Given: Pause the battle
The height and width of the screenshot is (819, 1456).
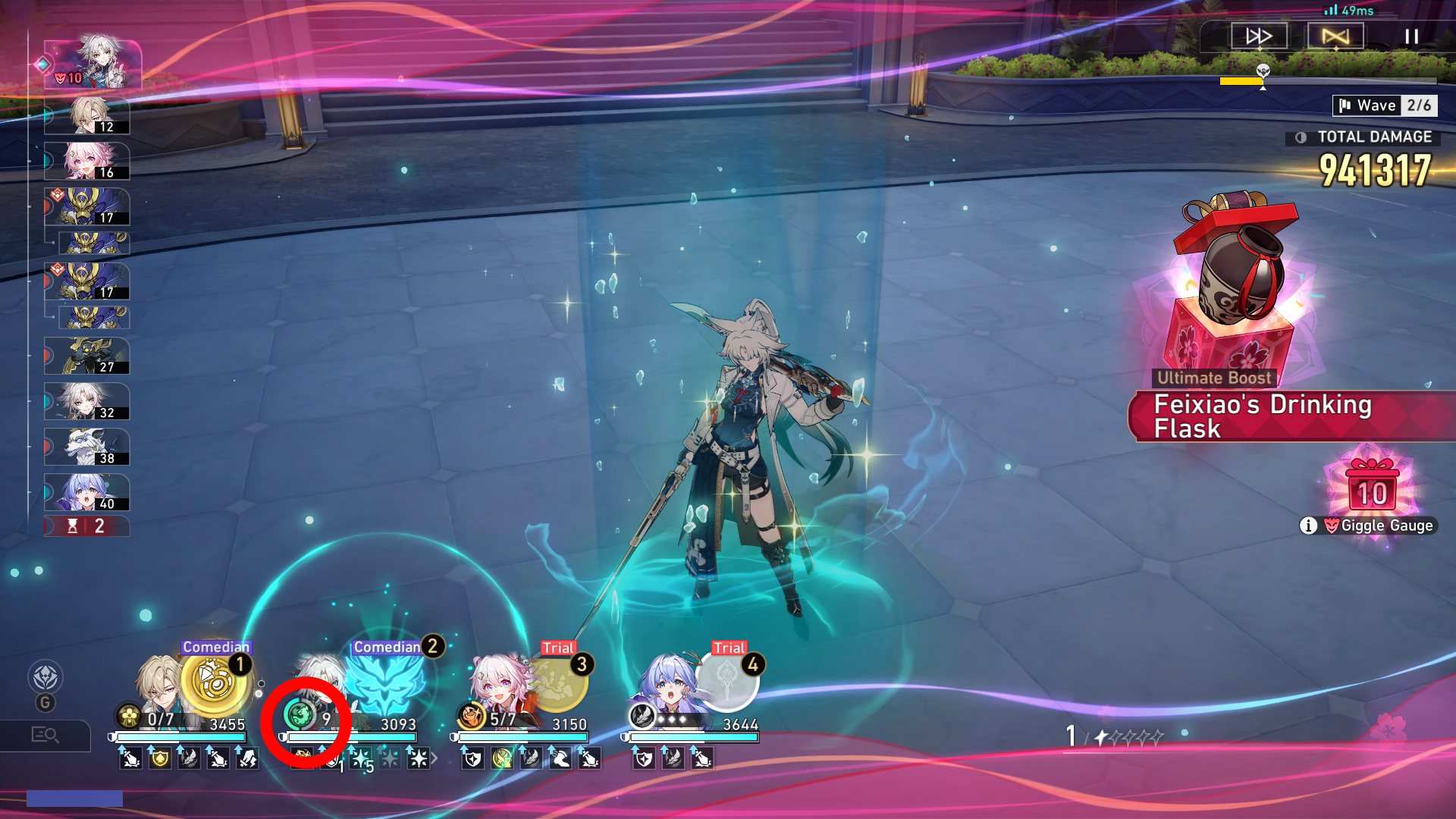Looking at the screenshot, I should [x=1410, y=36].
